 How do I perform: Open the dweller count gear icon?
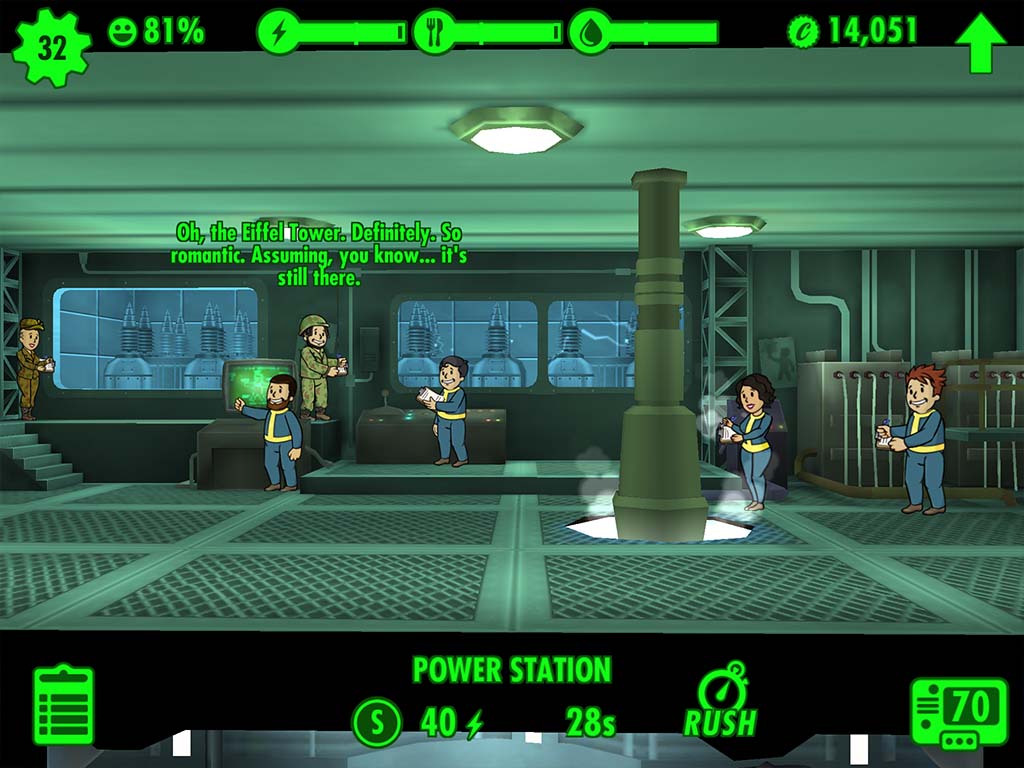(x=51, y=47)
